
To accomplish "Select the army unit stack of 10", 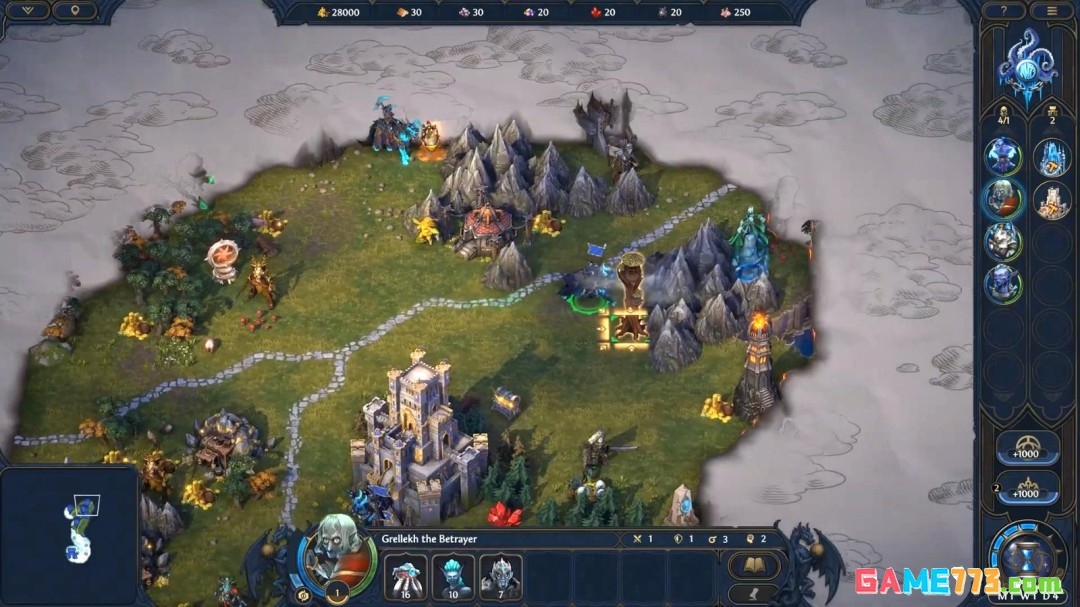I will coord(453,576).
